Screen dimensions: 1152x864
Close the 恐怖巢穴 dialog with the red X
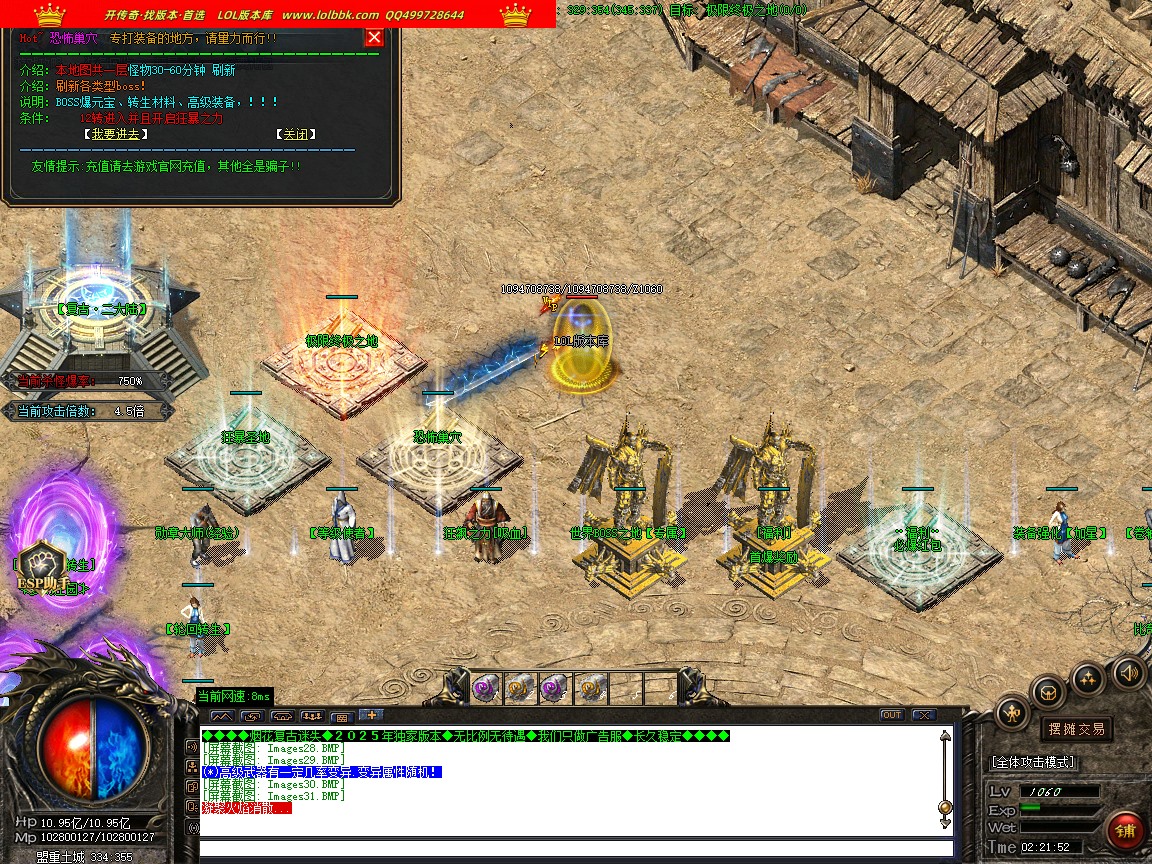374,38
